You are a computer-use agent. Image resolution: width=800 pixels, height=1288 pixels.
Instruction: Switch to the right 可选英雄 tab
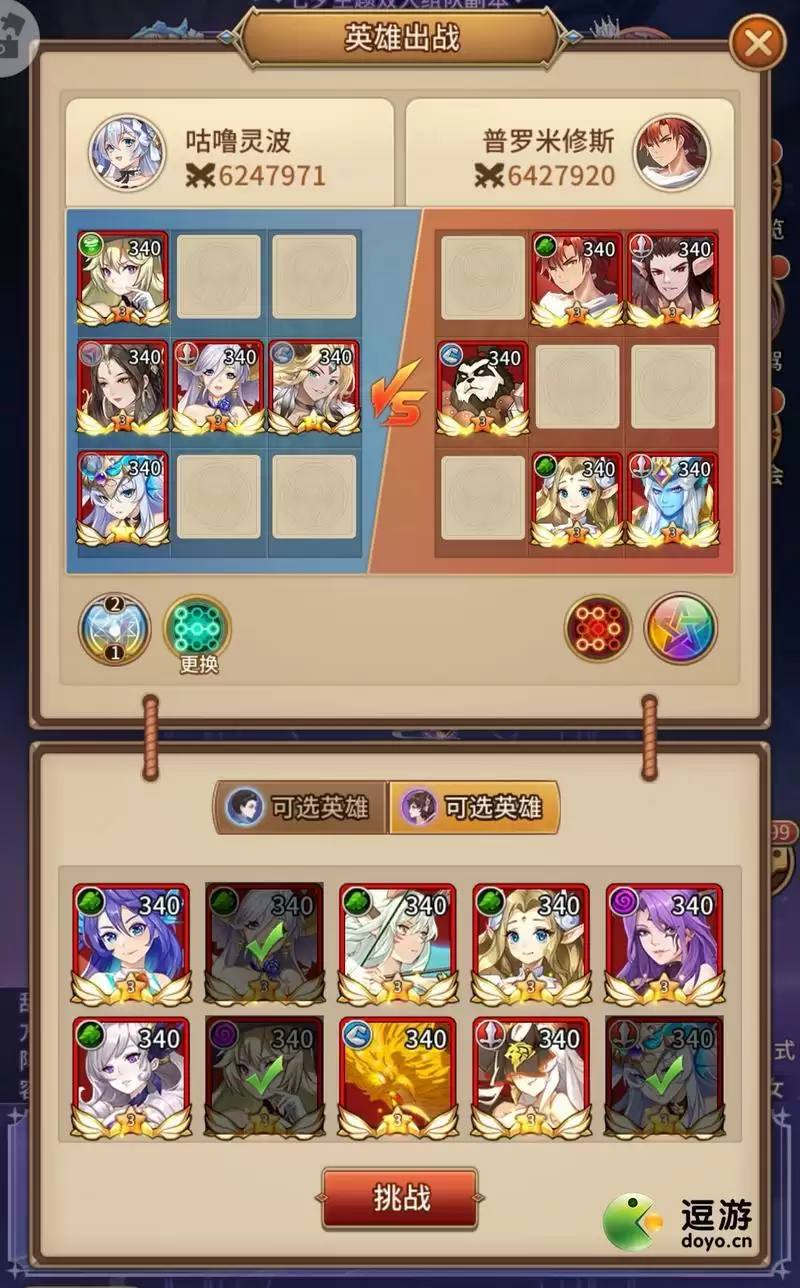tap(474, 807)
